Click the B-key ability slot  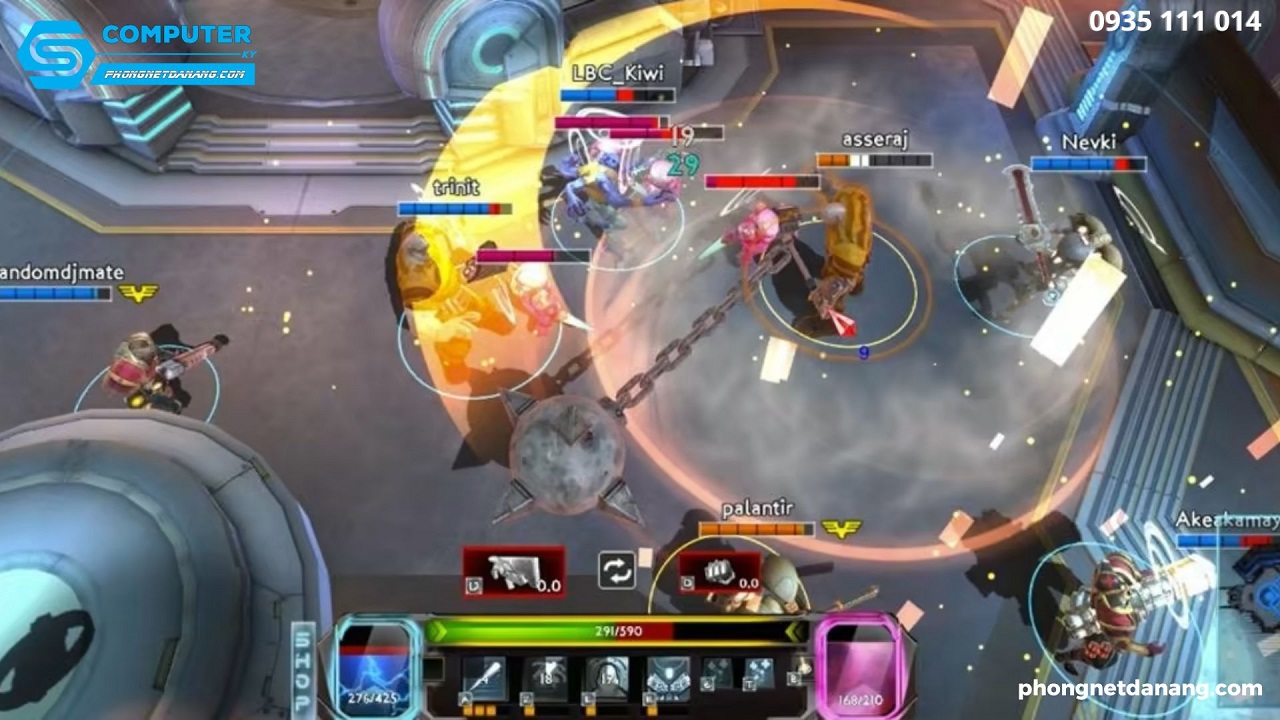(x=793, y=679)
